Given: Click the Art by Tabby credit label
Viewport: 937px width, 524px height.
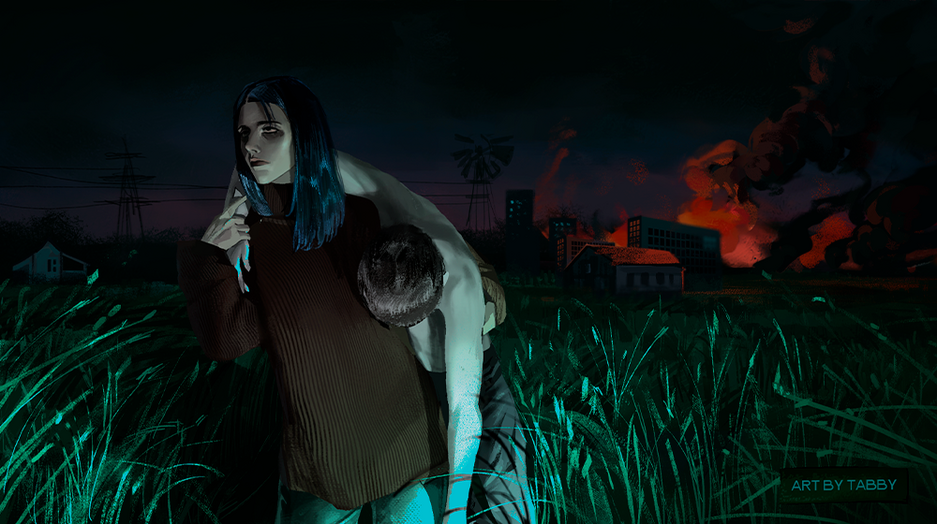Looking at the screenshot, I should [x=843, y=485].
